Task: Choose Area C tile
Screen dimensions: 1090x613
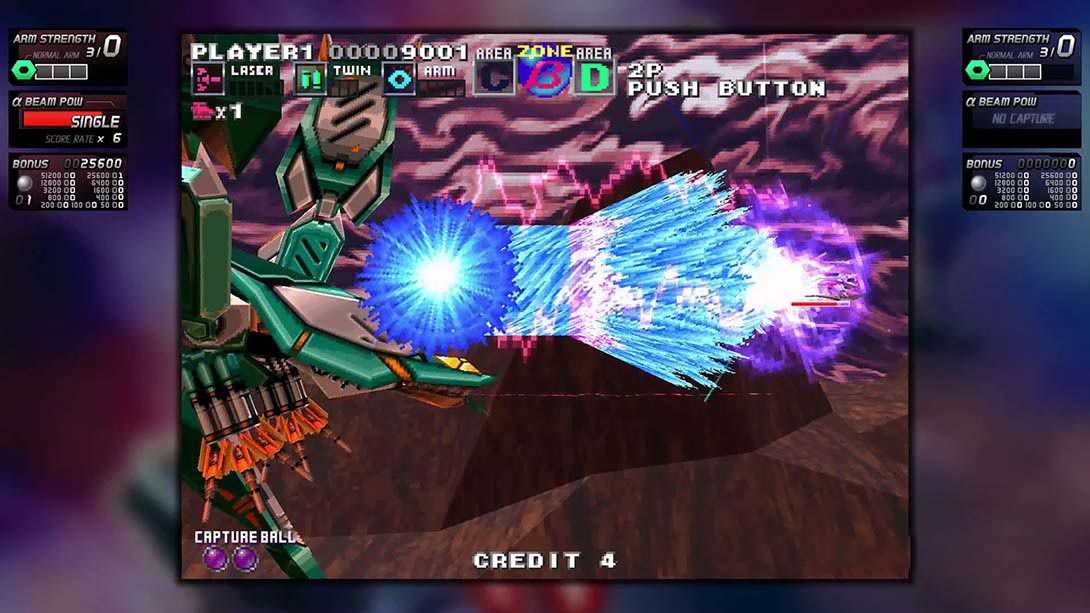Action: coord(494,77)
